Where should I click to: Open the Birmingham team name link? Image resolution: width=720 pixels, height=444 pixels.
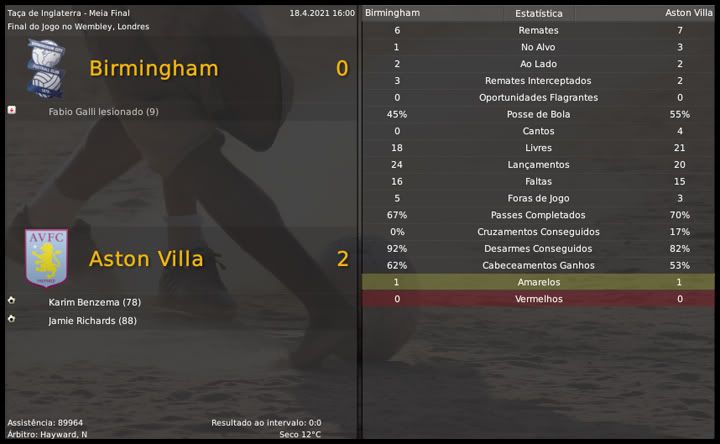point(153,69)
